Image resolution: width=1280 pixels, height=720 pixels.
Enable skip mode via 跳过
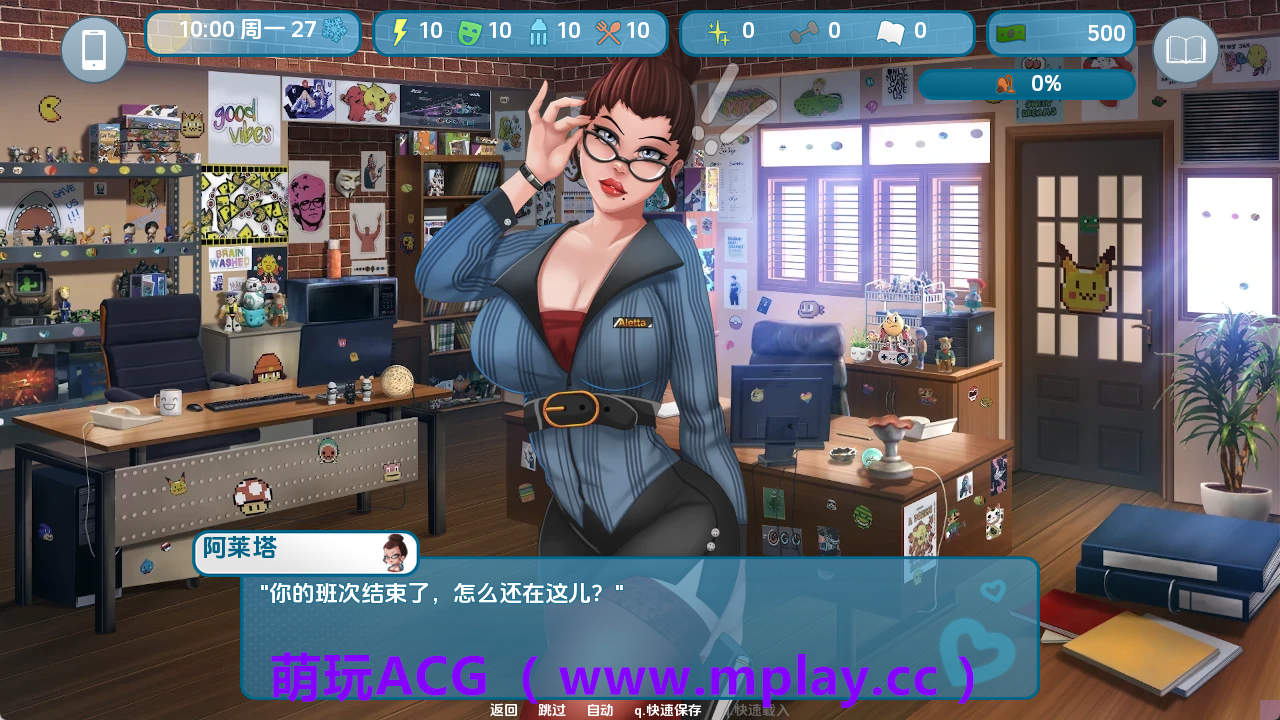552,708
